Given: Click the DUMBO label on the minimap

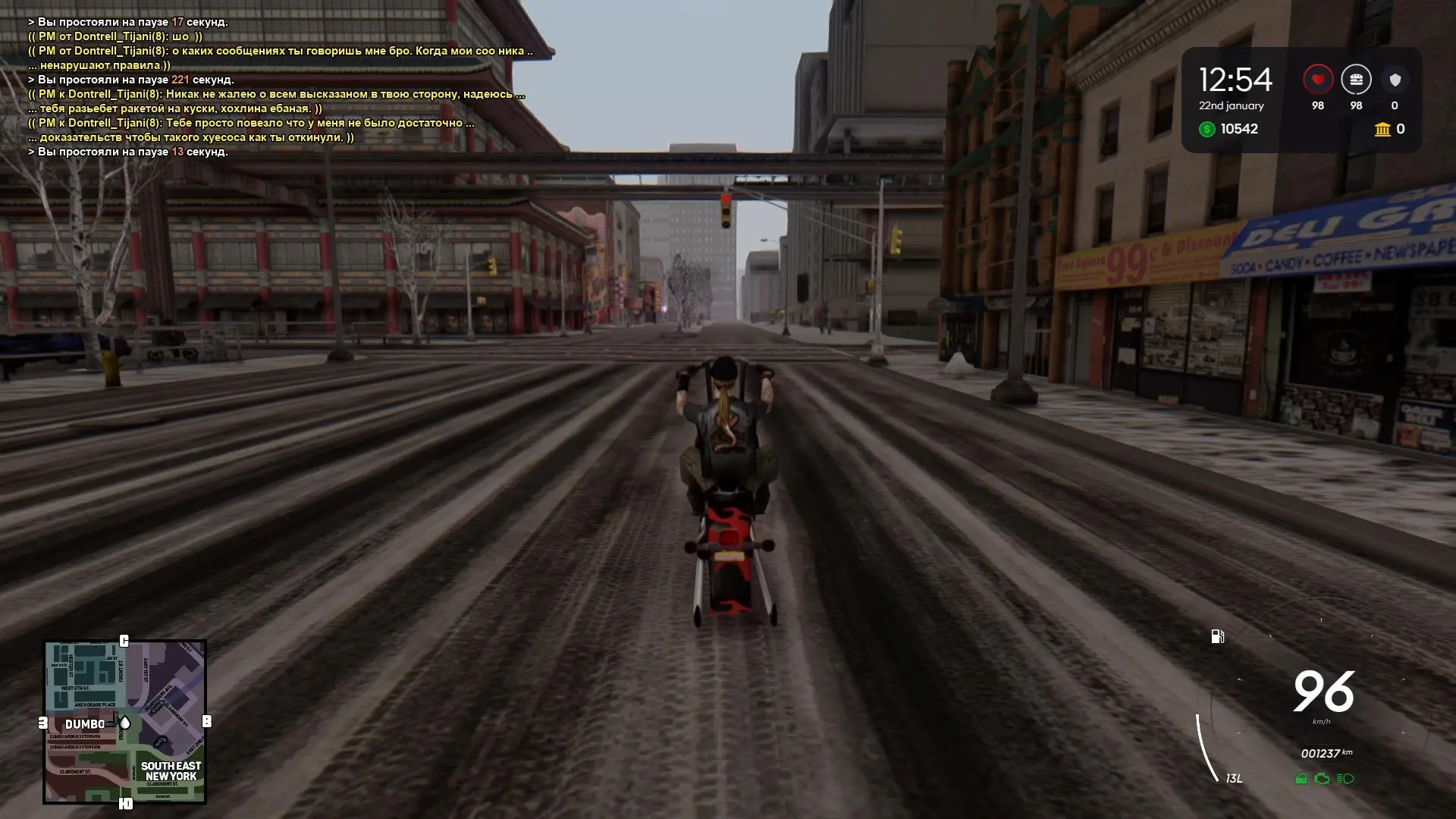Looking at the screenshot, I should point(86,724).
